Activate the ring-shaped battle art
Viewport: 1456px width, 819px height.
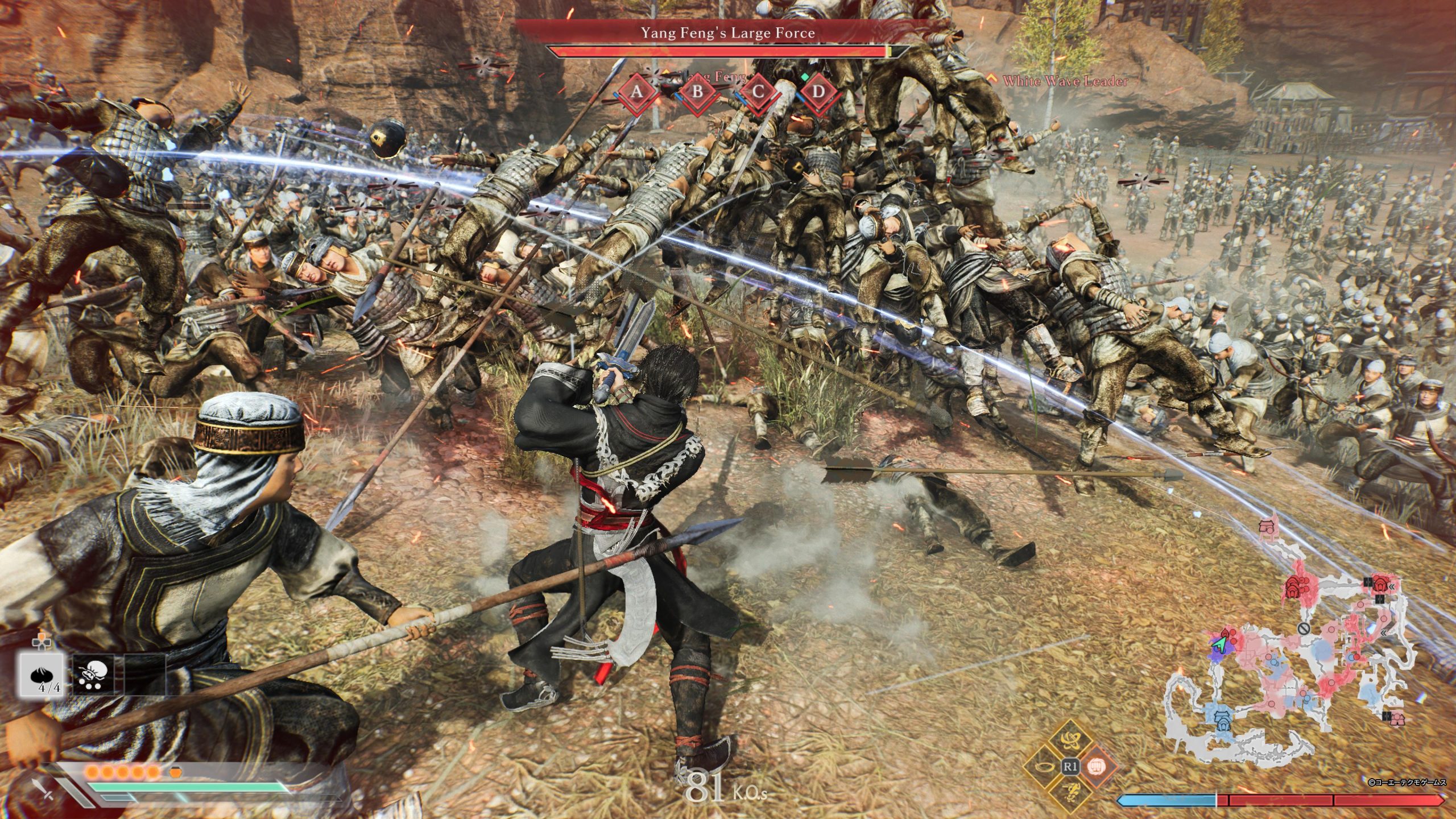pyautogui.click(x=1045, y=766)
